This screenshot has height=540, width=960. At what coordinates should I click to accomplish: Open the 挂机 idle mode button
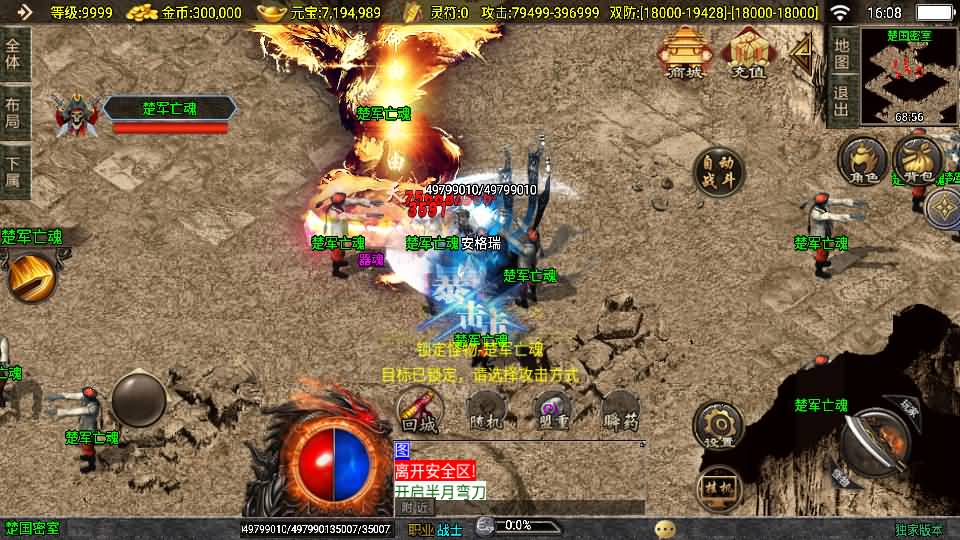(x=718, y=488)
